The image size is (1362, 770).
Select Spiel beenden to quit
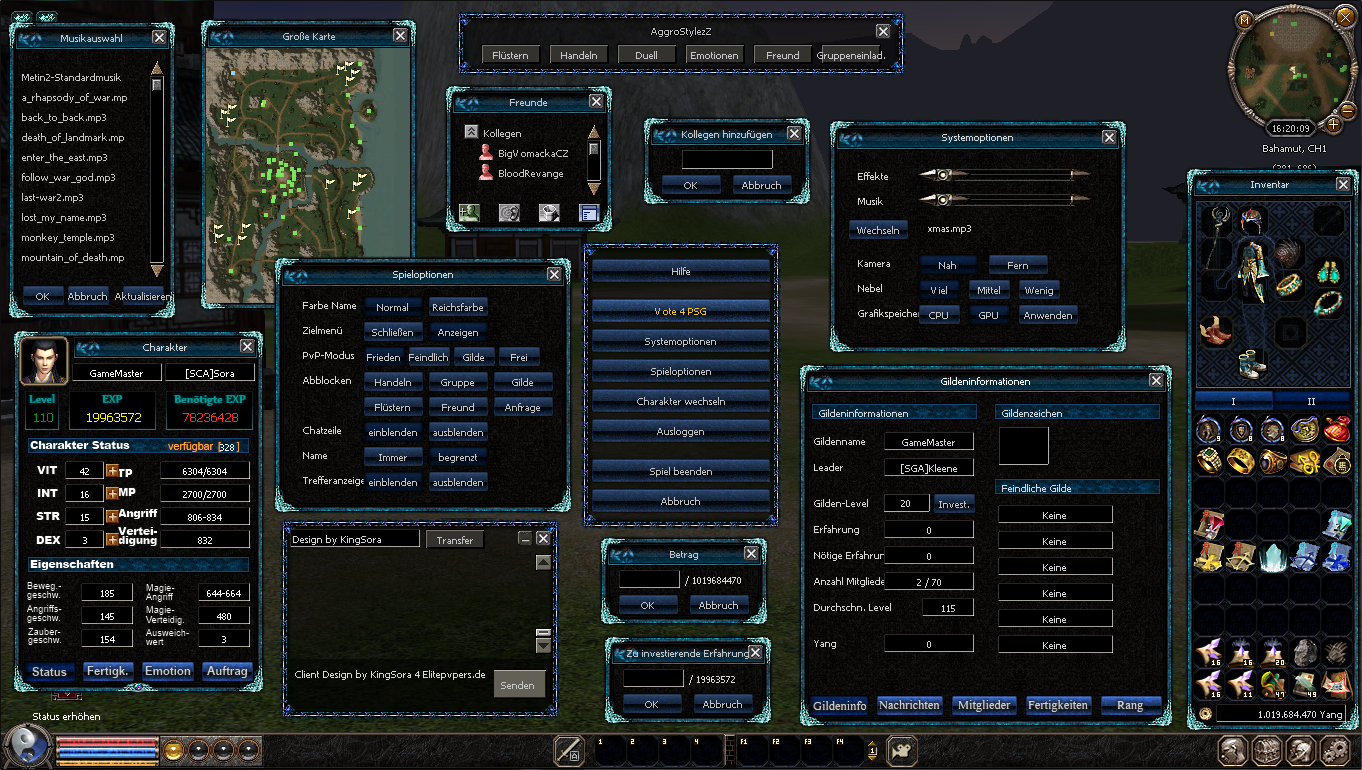680,470
